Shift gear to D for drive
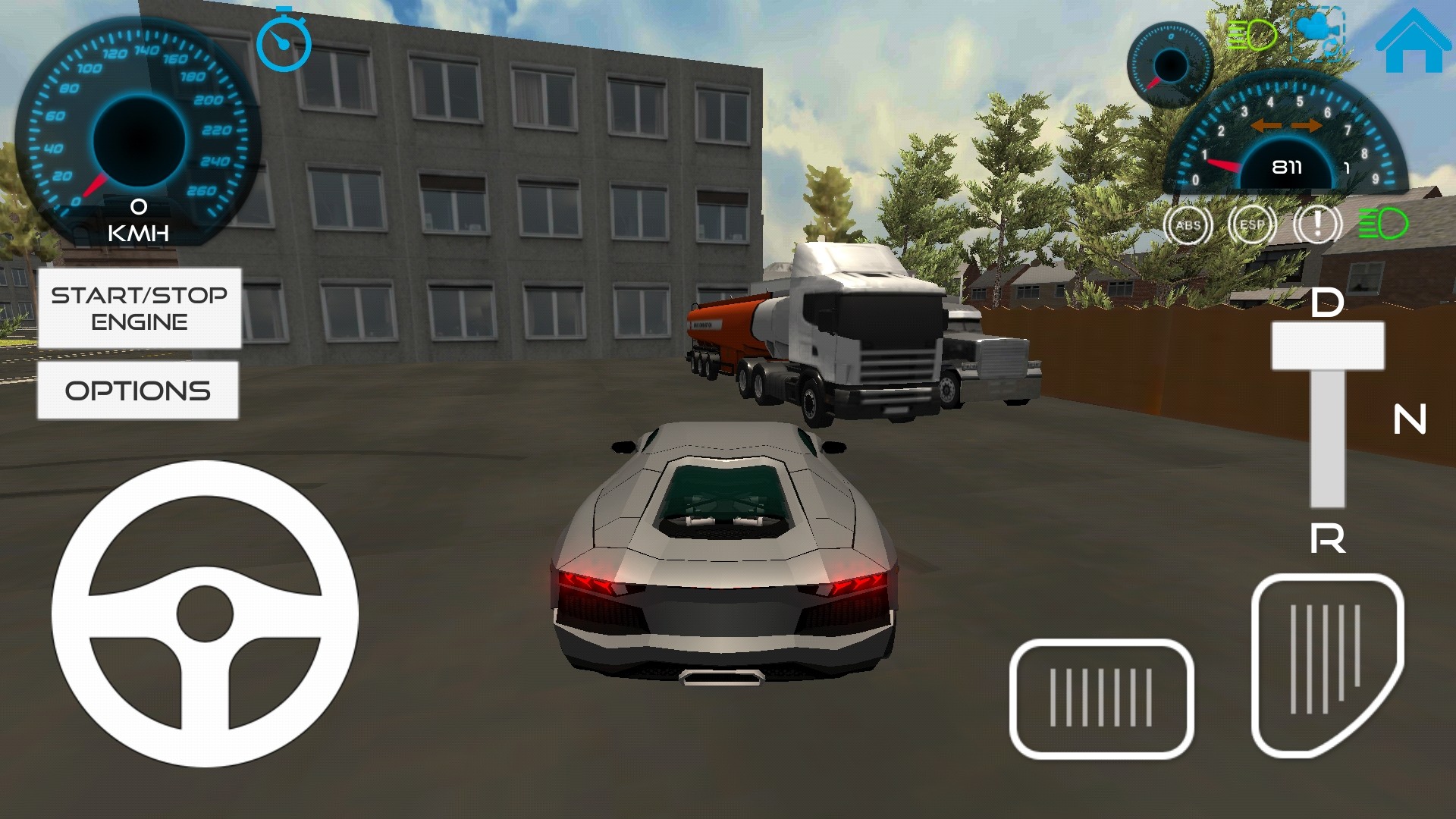 coord(1327,303)
